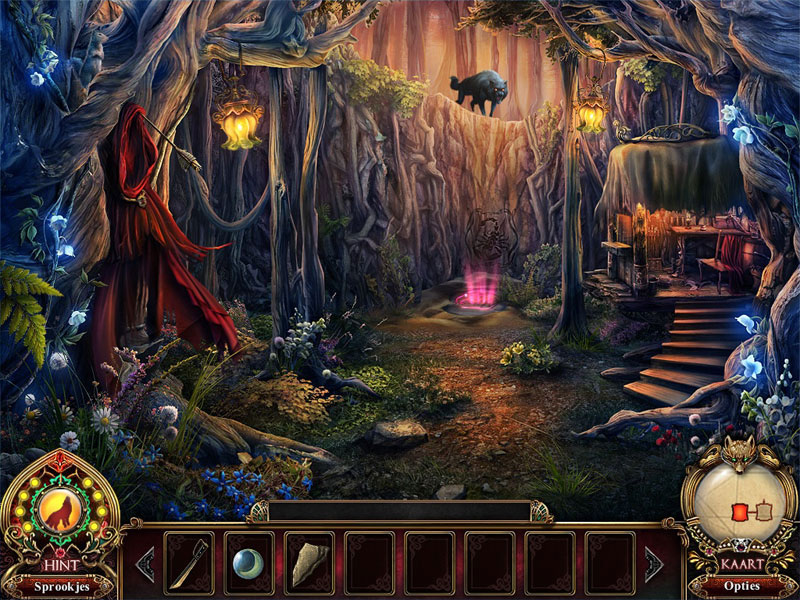This screenshot has height=600, width=800.
Task: Click the right inventory arrow
Action: point(654,563)
